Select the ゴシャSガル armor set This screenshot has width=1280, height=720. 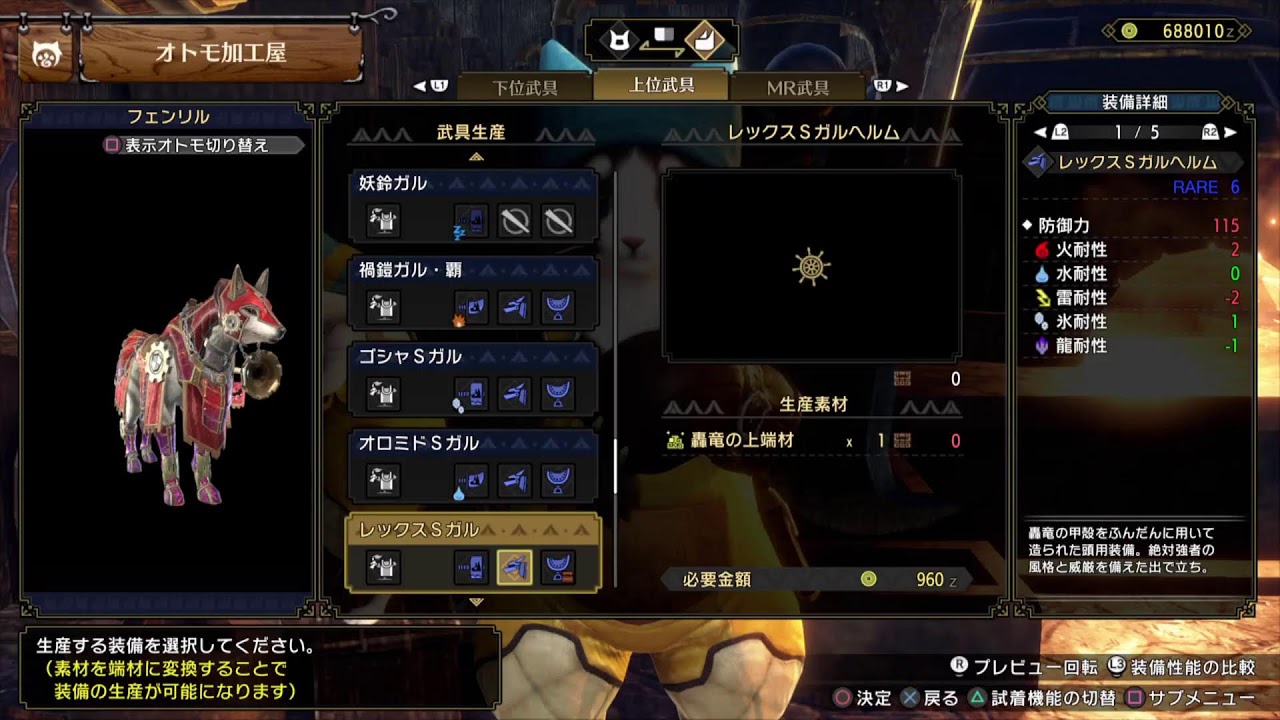[x=472, y=380]
